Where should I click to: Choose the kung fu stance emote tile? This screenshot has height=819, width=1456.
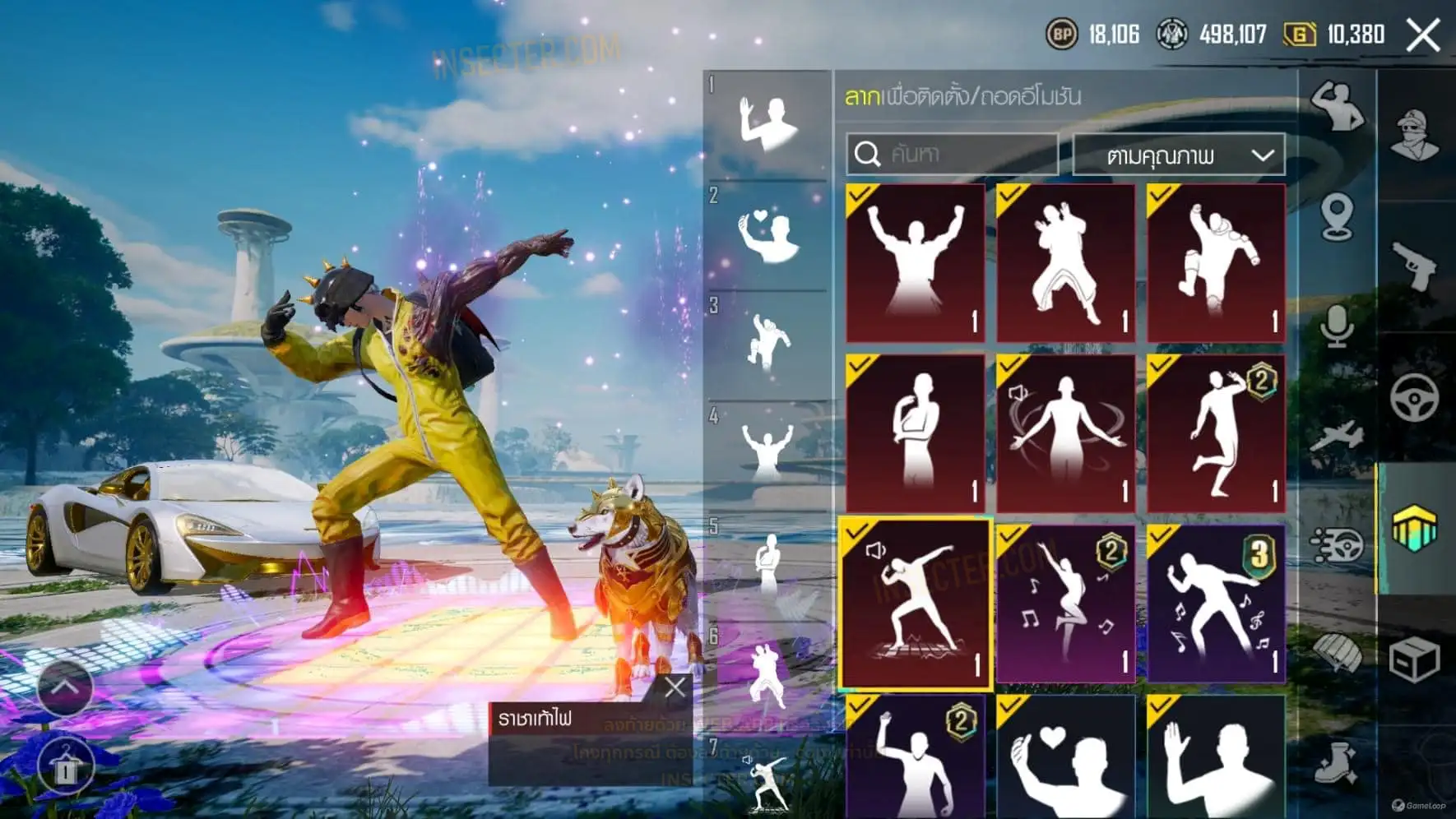tap(1065, 263)
